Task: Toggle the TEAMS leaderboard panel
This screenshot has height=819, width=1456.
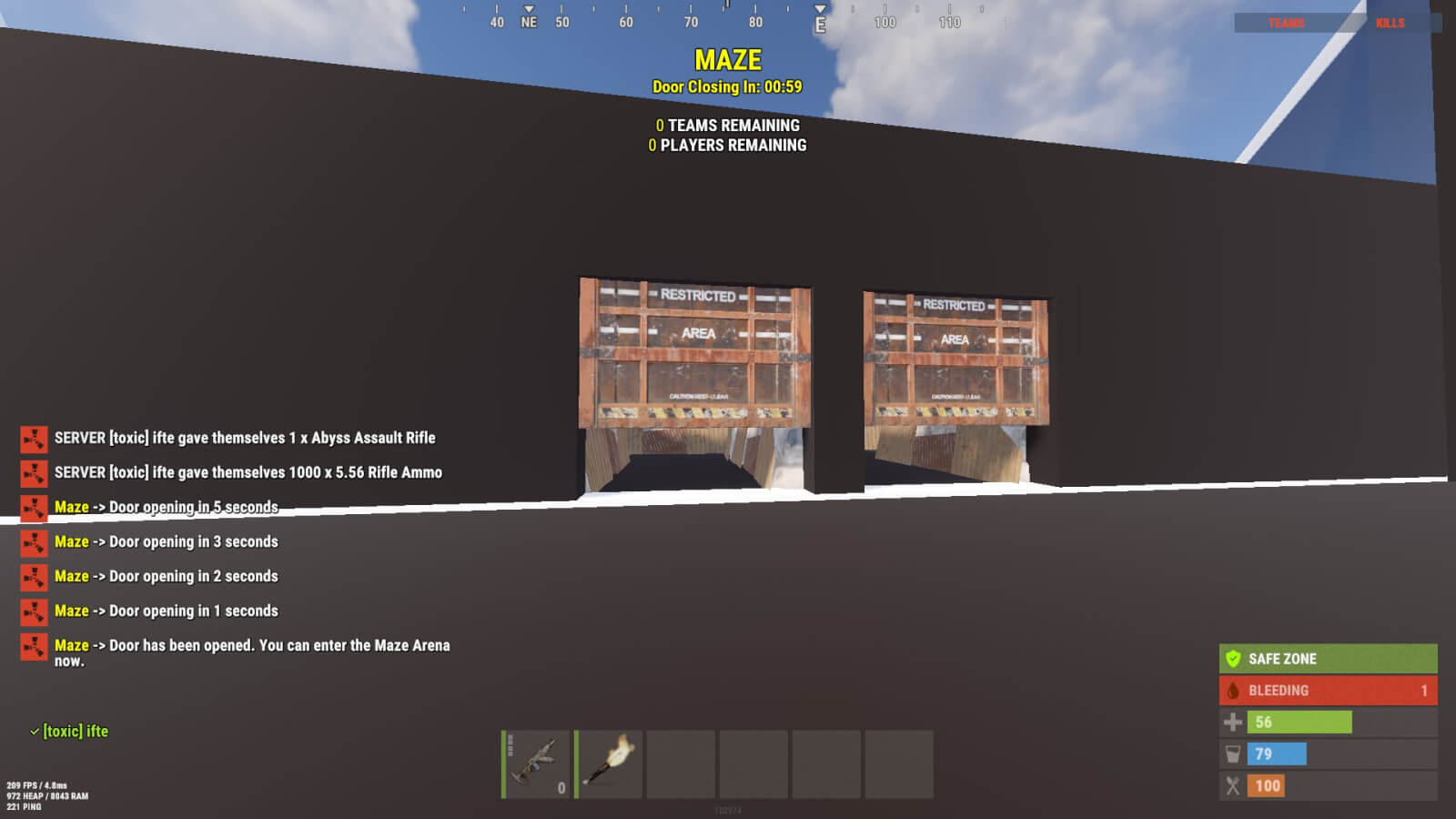Action: [x=1285, y=23]
